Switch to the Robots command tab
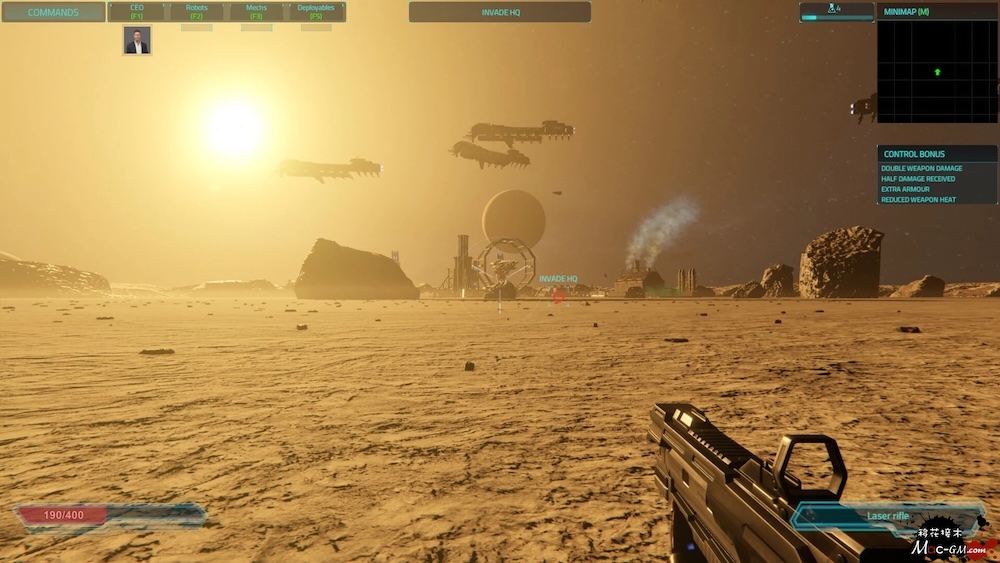1000x563 pixels. click(197, 12)
